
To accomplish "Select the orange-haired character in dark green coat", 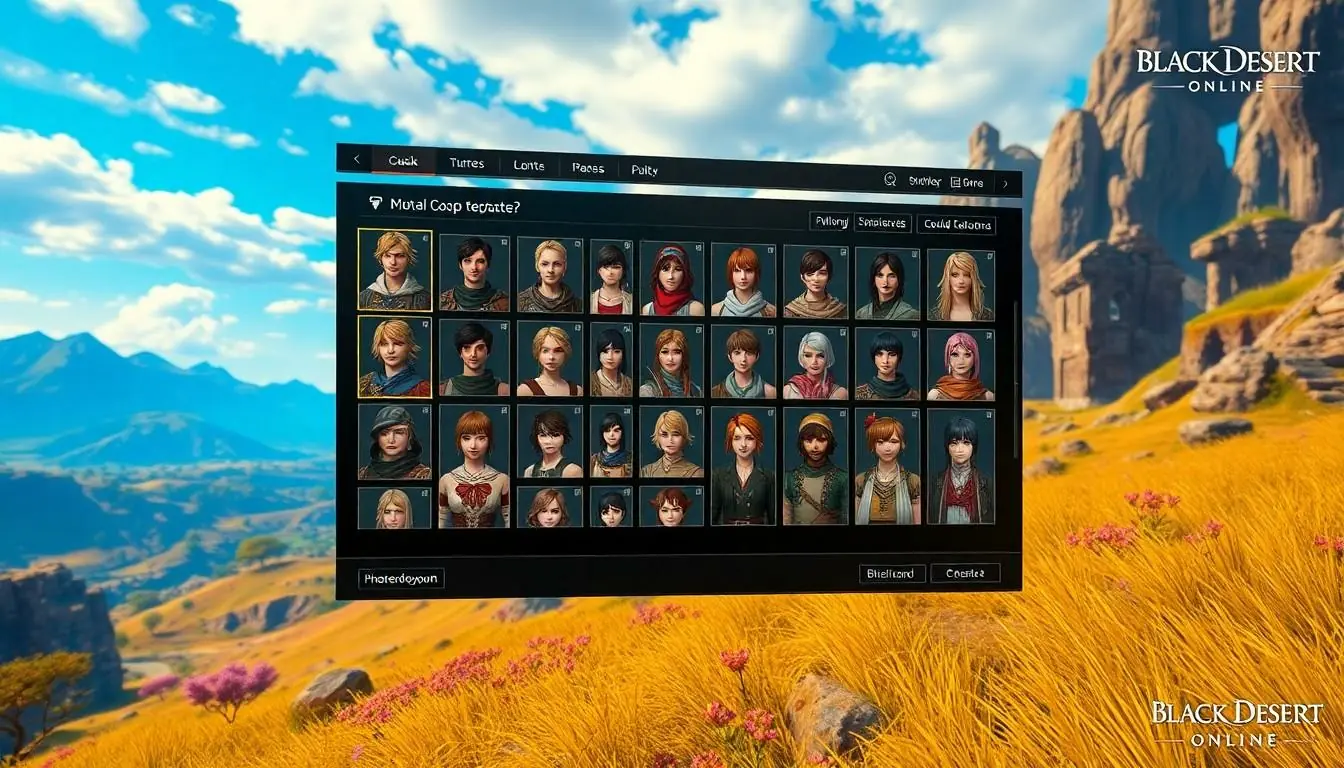I will coord(743,467).
